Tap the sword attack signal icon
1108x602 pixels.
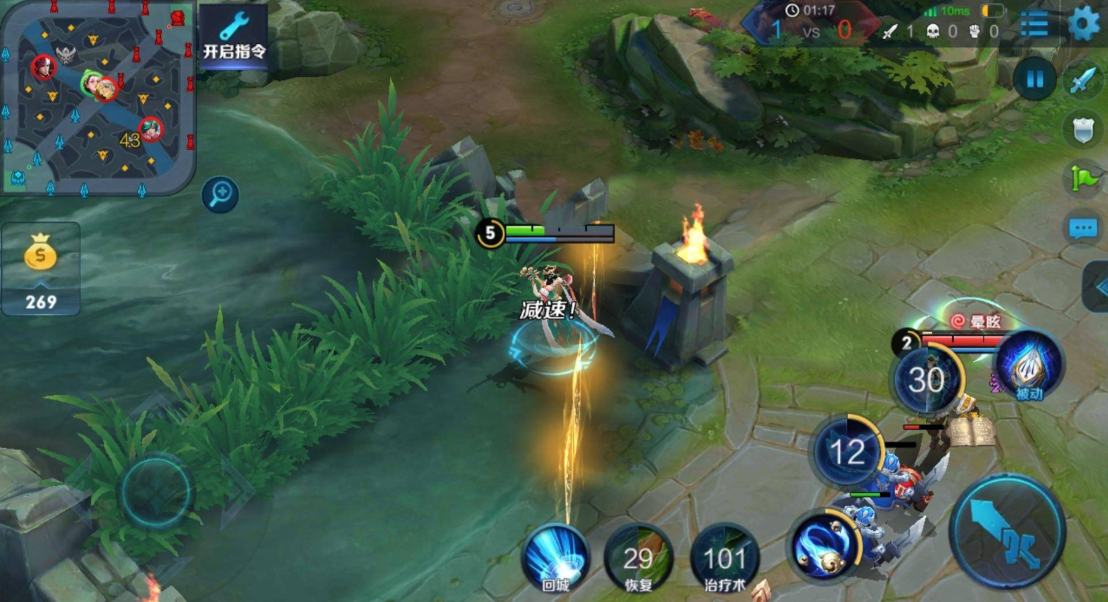(1082, 80)
